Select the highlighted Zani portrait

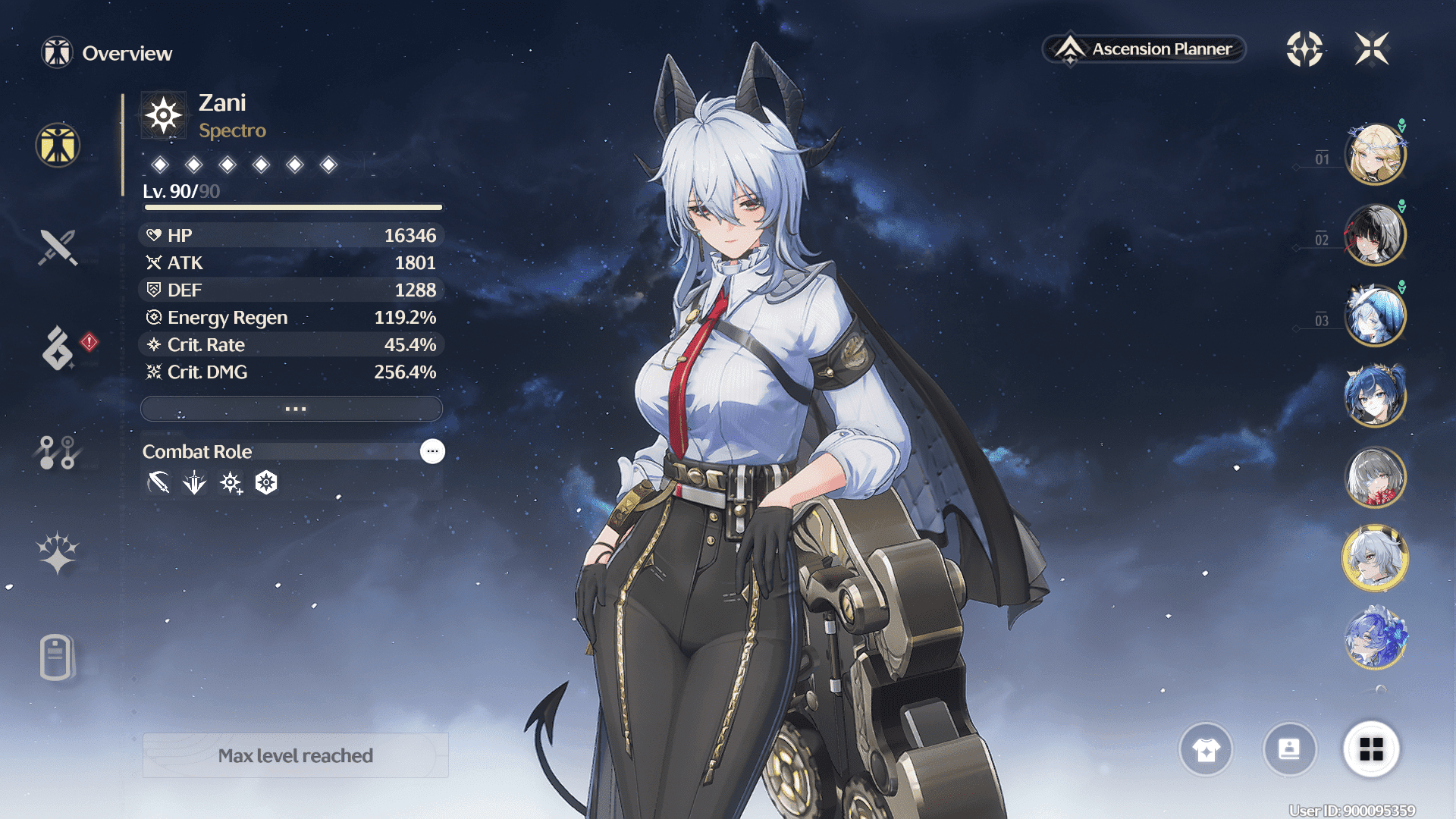(x=1375, y=558)
